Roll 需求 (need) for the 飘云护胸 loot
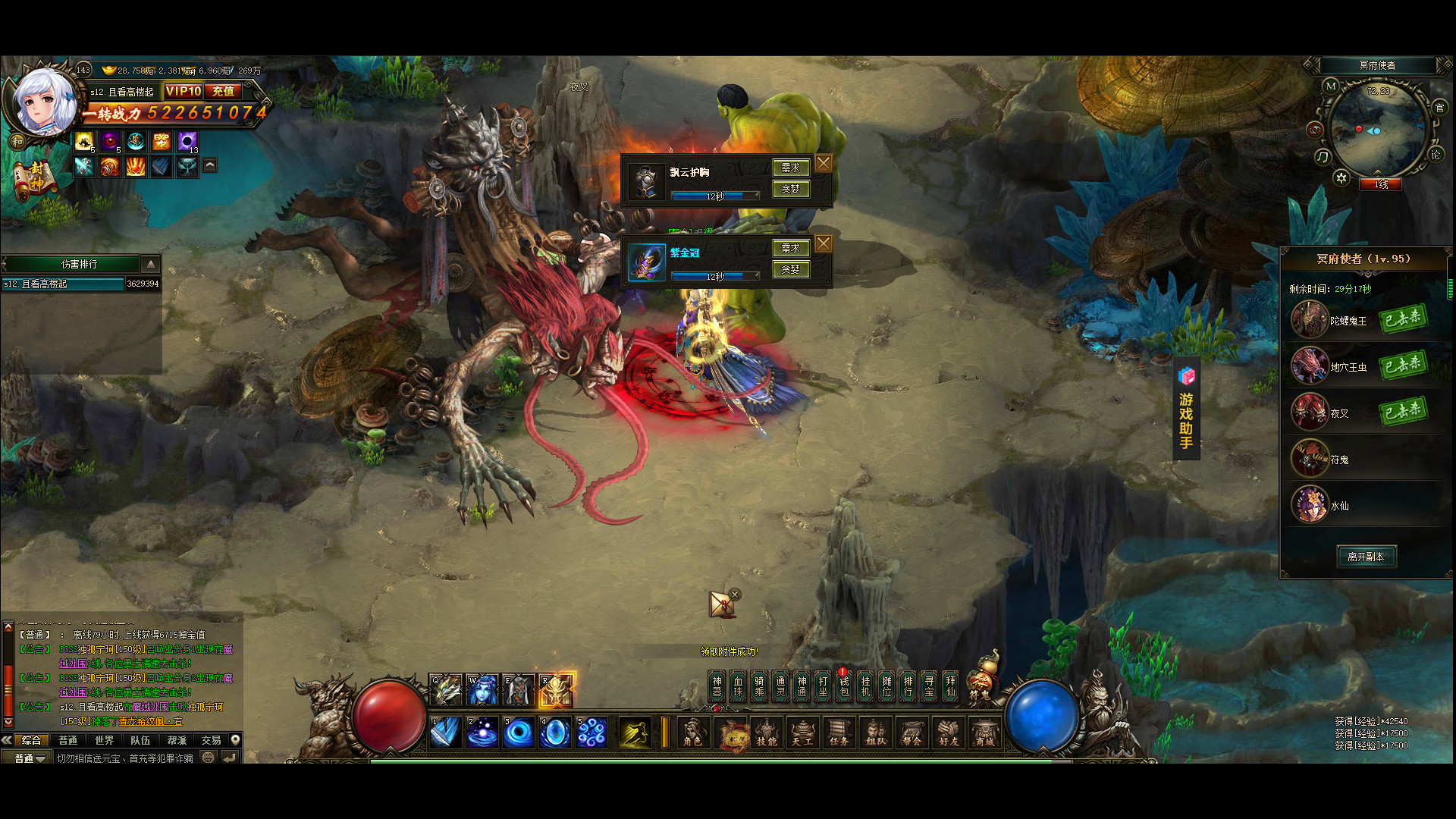Screen dimensions: 1456x819 [x=790, y=168]
